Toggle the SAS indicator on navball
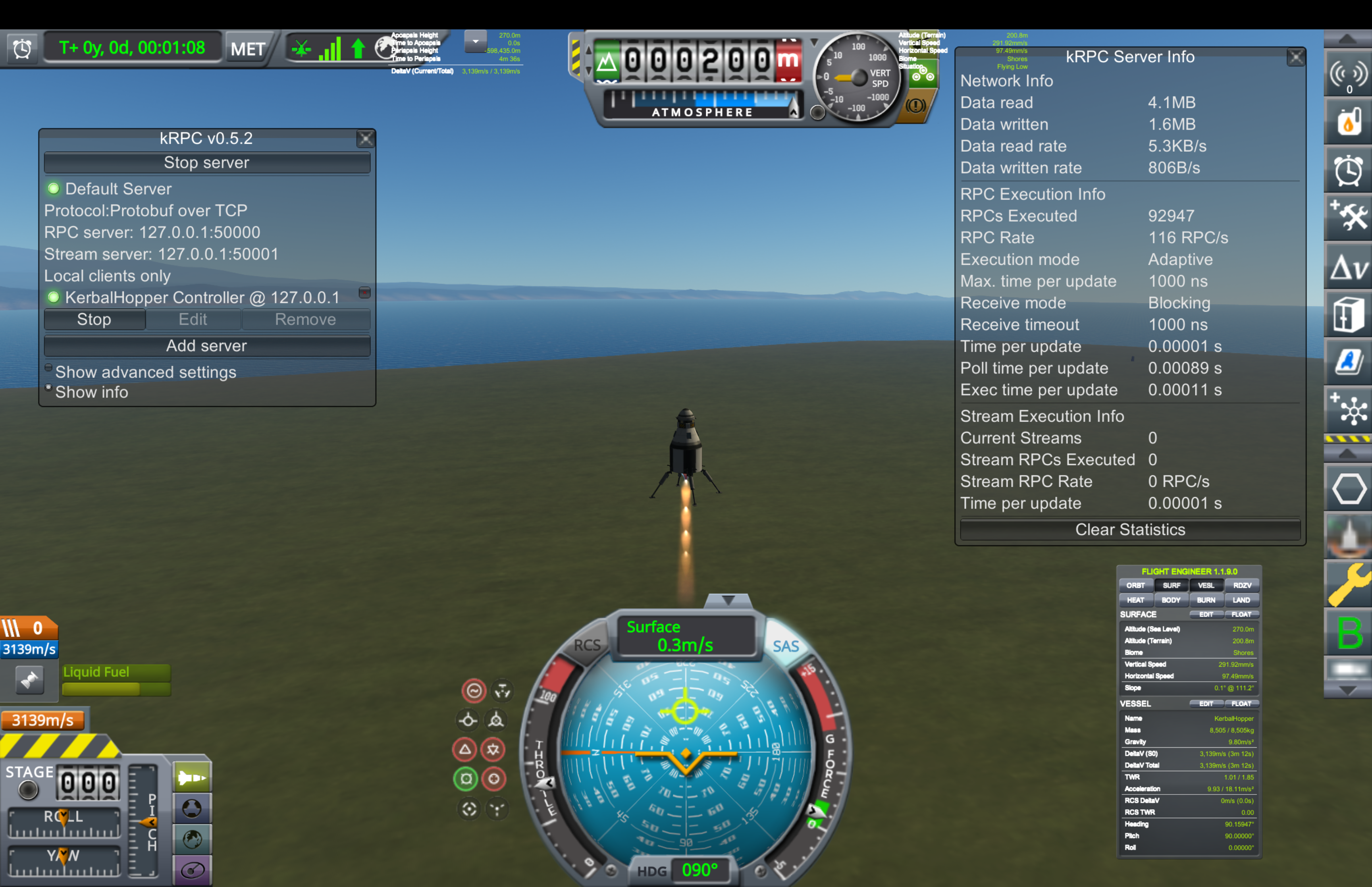 (x=785, y=646)
